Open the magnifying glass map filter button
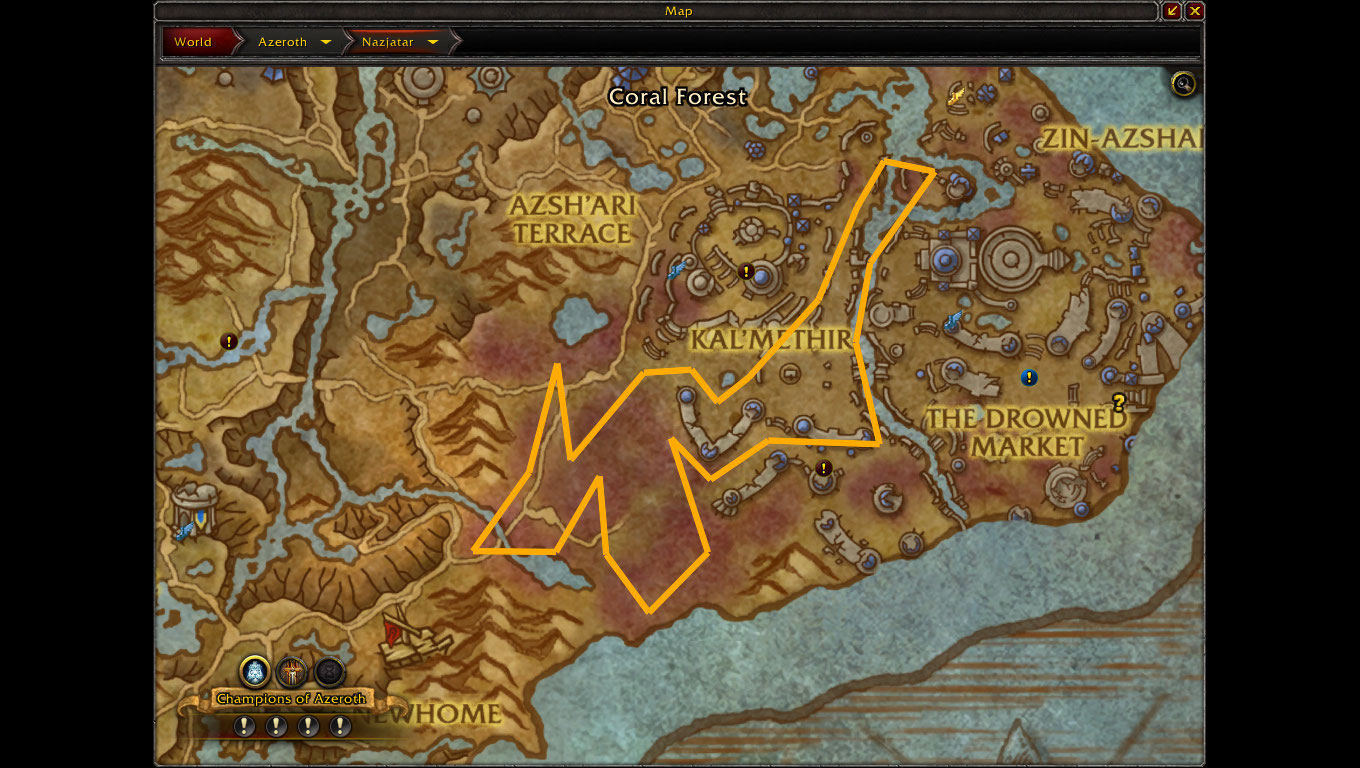The width and height of the screenshot is (1360, 768). pos(1183,84)
